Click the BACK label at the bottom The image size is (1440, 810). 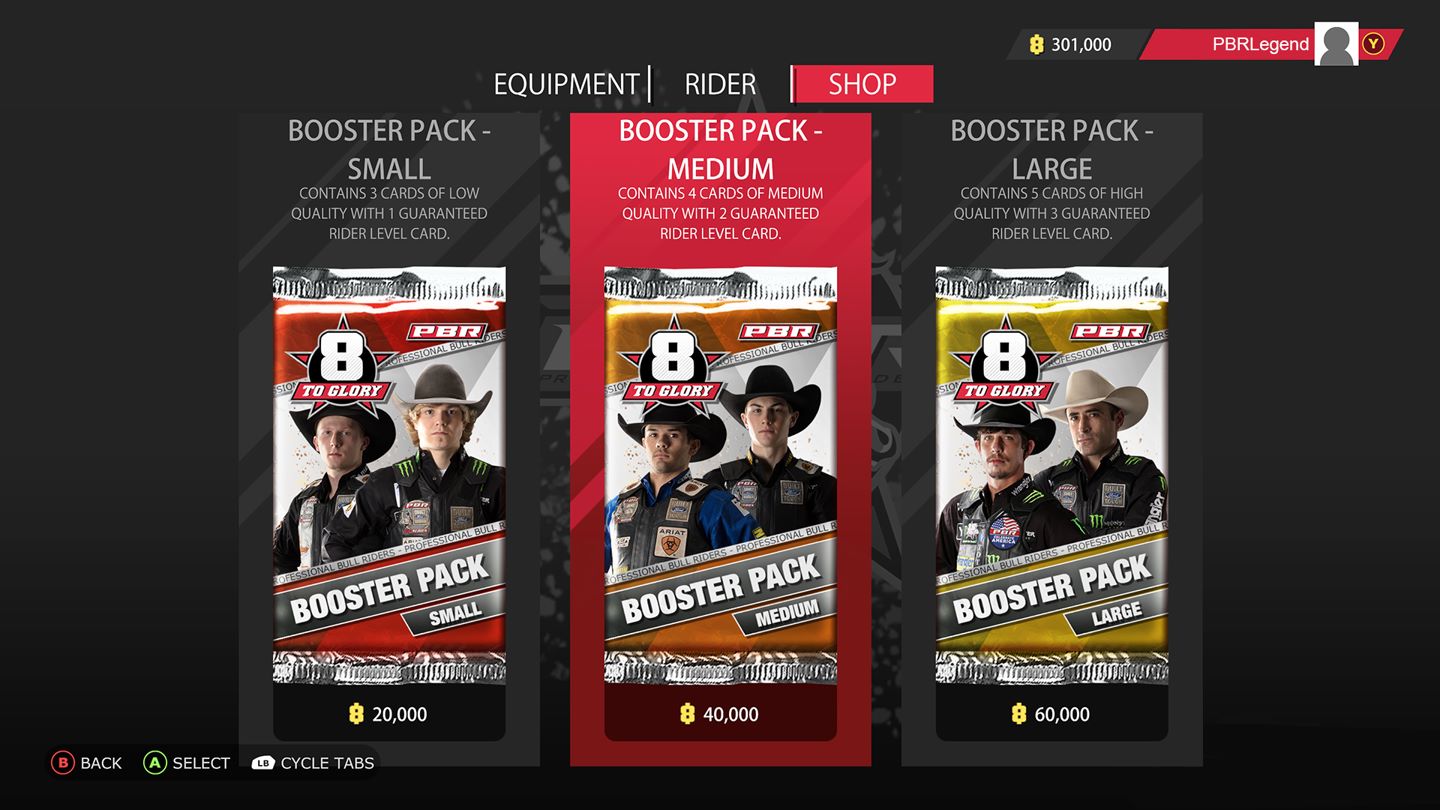pyautogui.click(x=100, y=763)
